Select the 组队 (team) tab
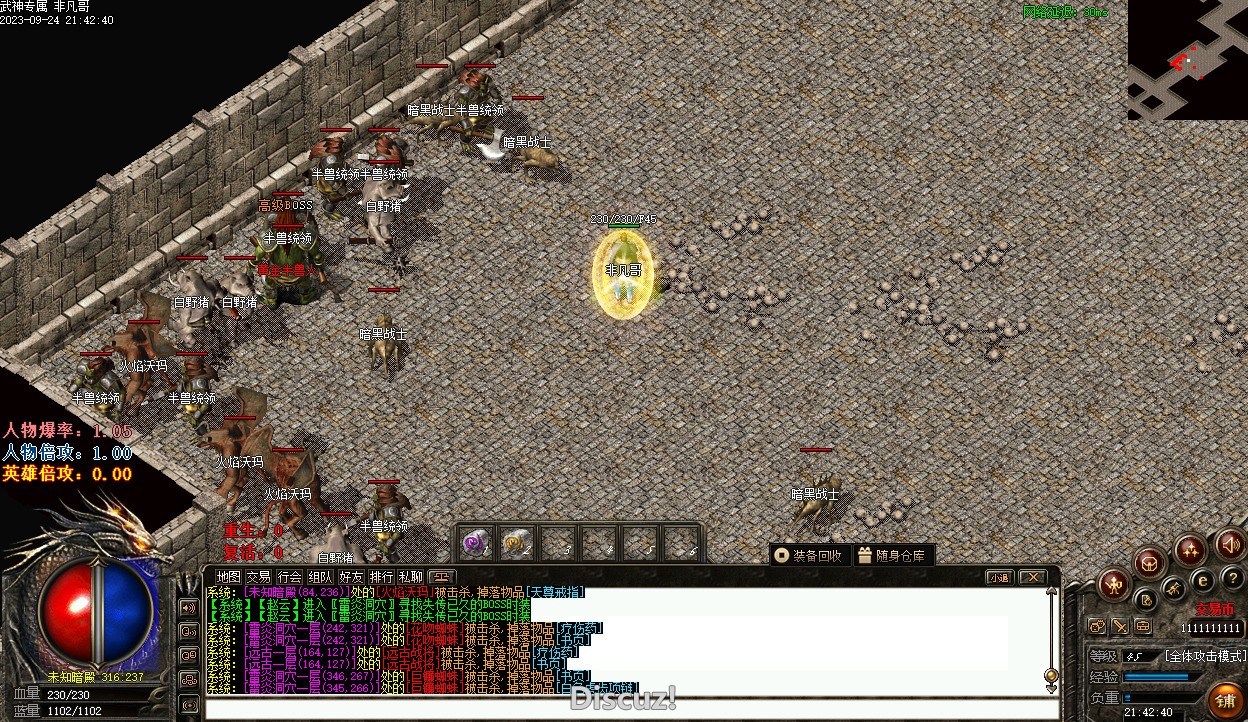Image resolution: width=1248 pixels, height=722 pixels. point(320,577)
